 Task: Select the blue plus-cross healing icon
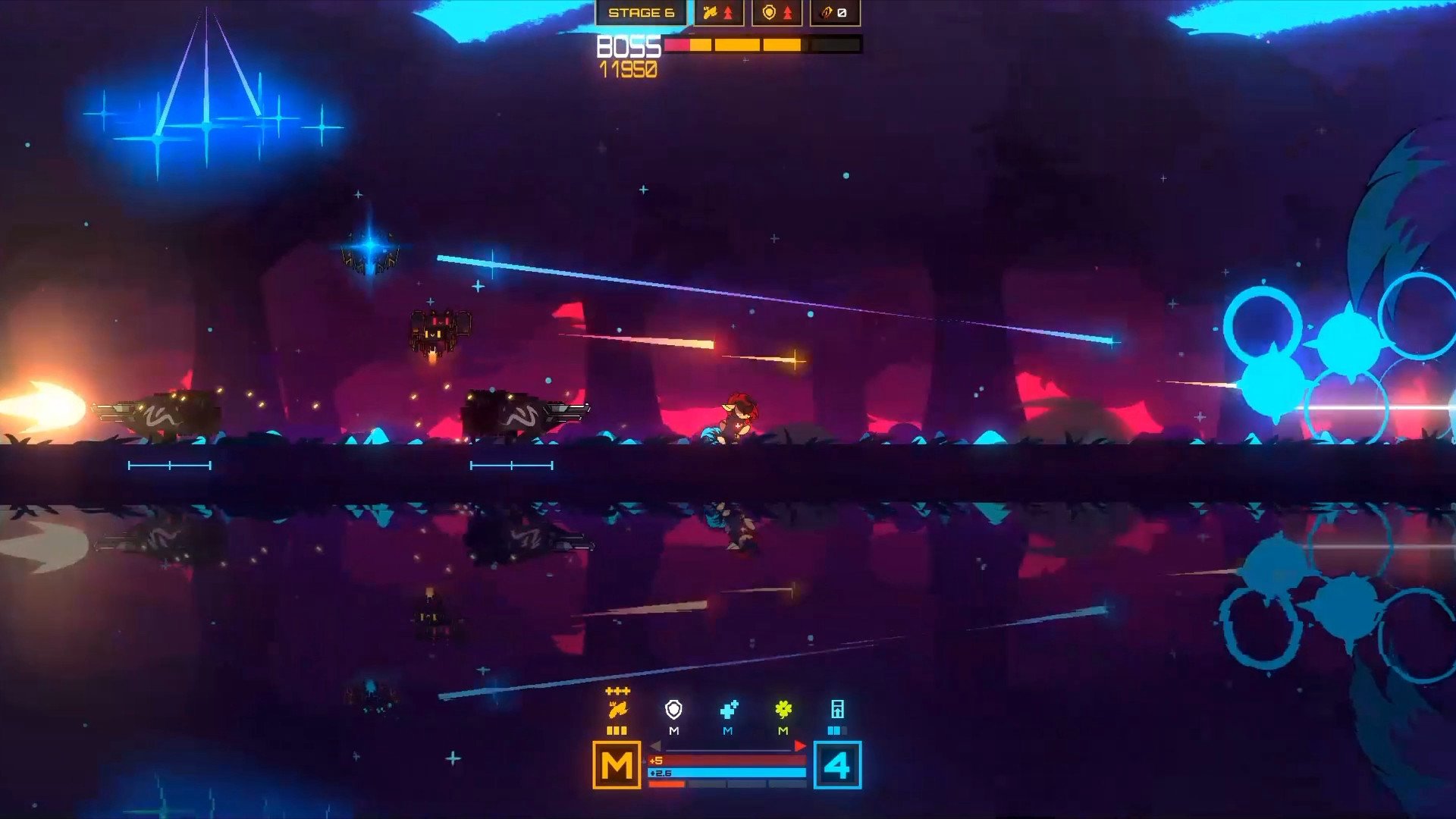[x=729, y=710]
